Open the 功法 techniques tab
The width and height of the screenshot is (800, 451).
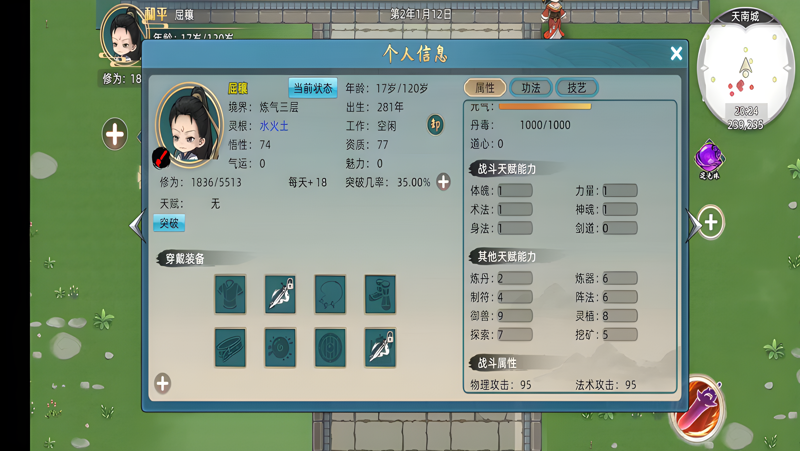[531, 88]
